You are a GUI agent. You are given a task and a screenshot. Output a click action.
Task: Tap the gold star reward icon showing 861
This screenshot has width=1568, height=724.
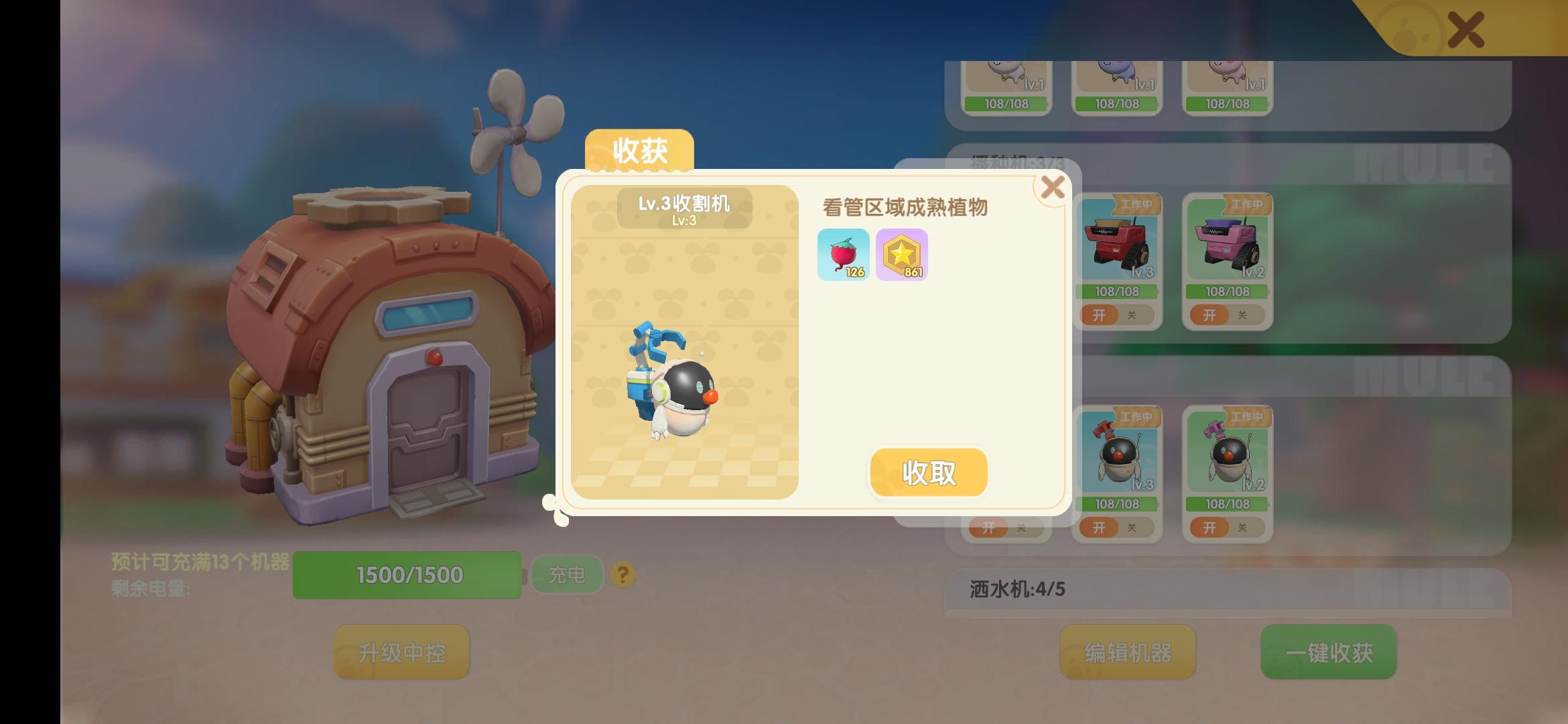tap(902, 255)
